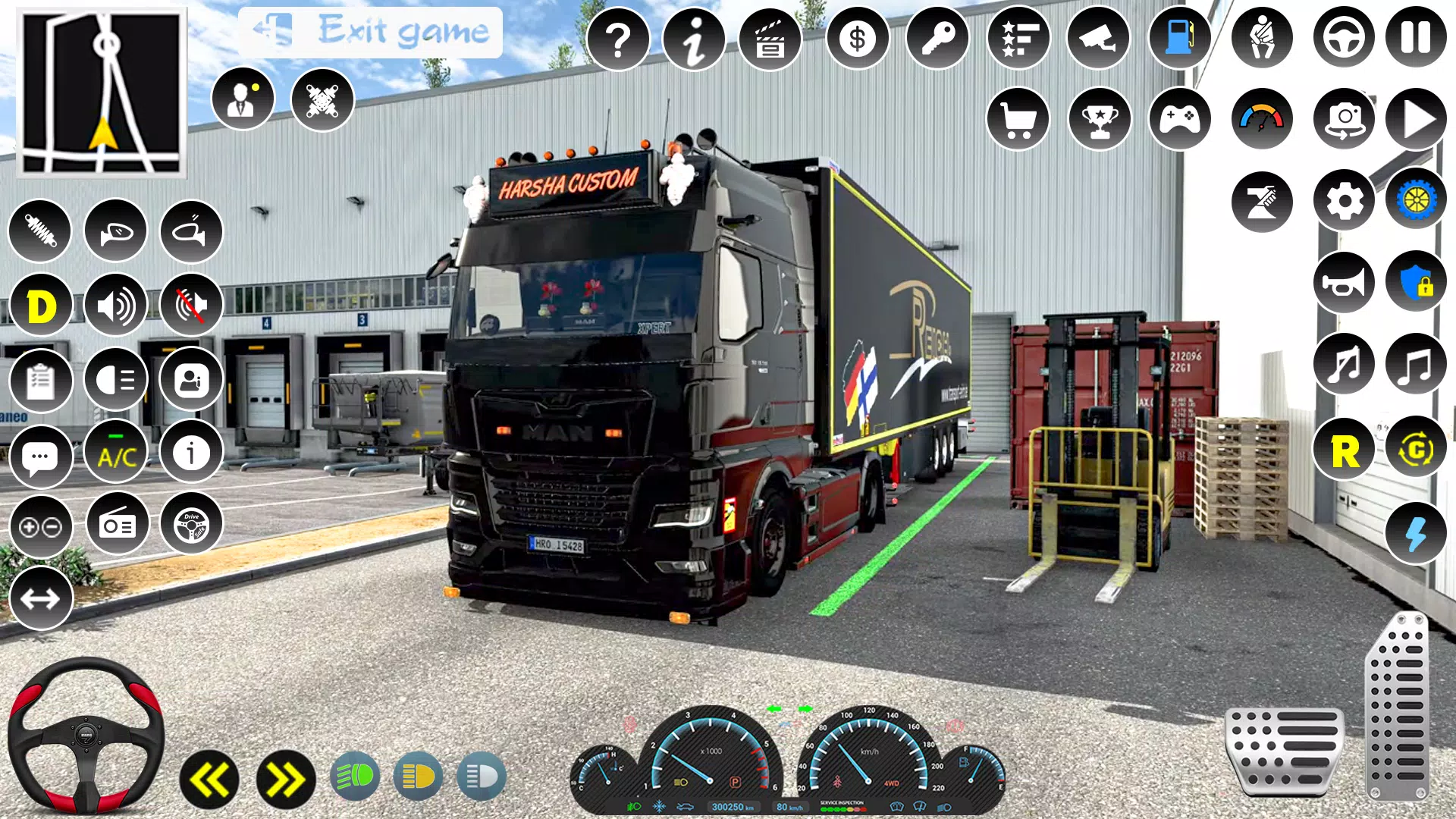The height and width of the screenshot is (819, 1456).
Task: Toggle the A/C button
Action: 116,455
